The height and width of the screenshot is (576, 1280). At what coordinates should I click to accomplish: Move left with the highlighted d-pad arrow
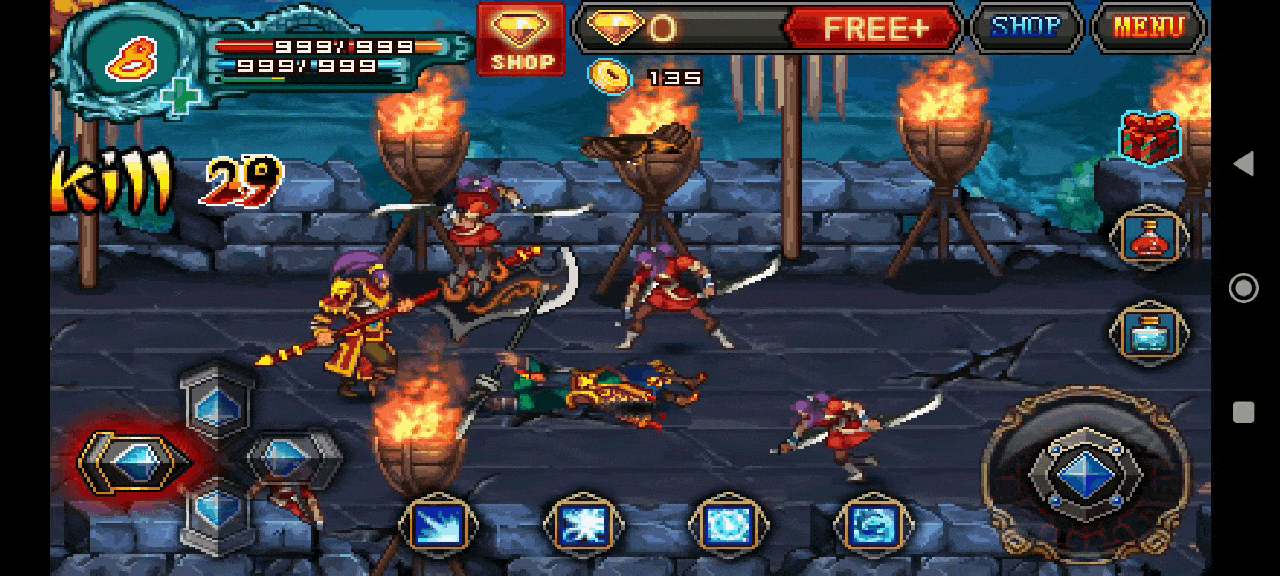tap(134, 462)
